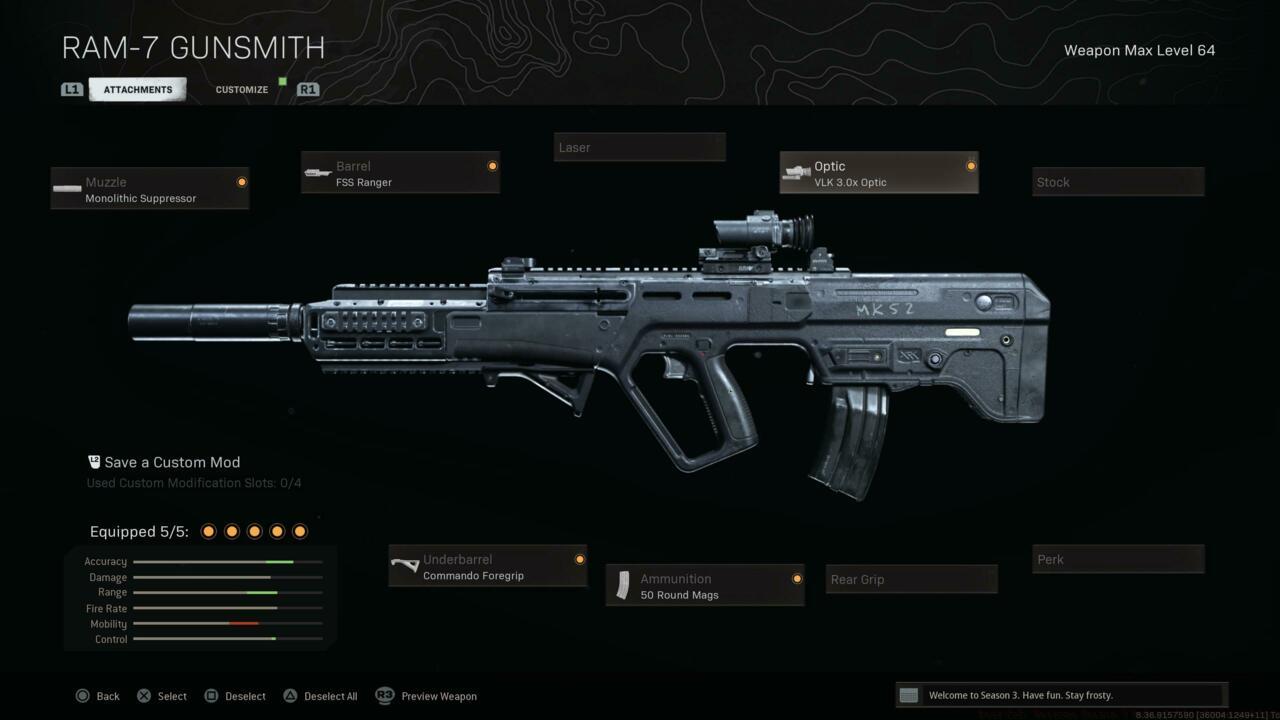1280x720 pixels.
Task: Open the Customize tab
Action: [x=242, y=90]
